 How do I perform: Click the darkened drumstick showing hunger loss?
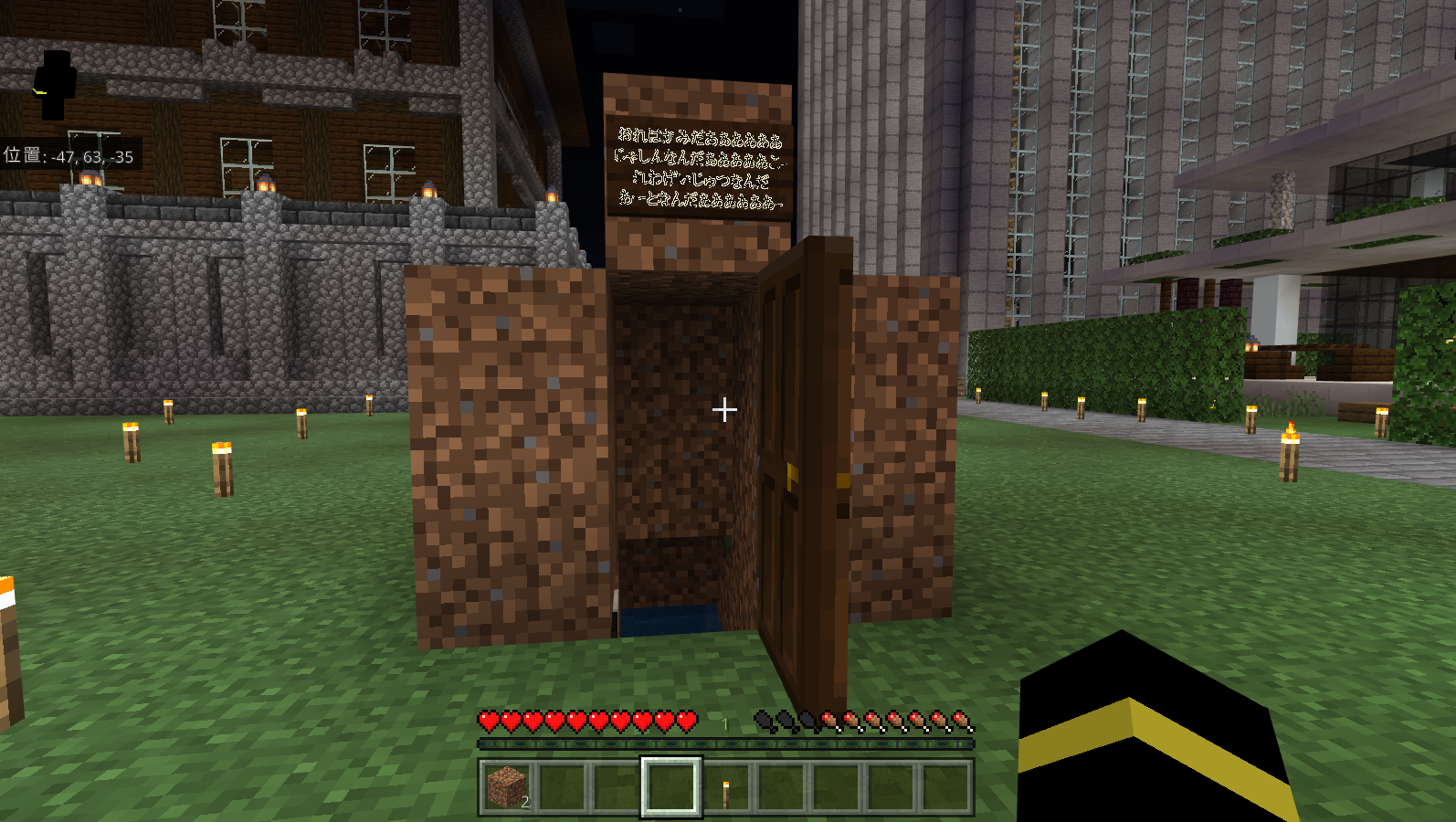tap(765, 722)
